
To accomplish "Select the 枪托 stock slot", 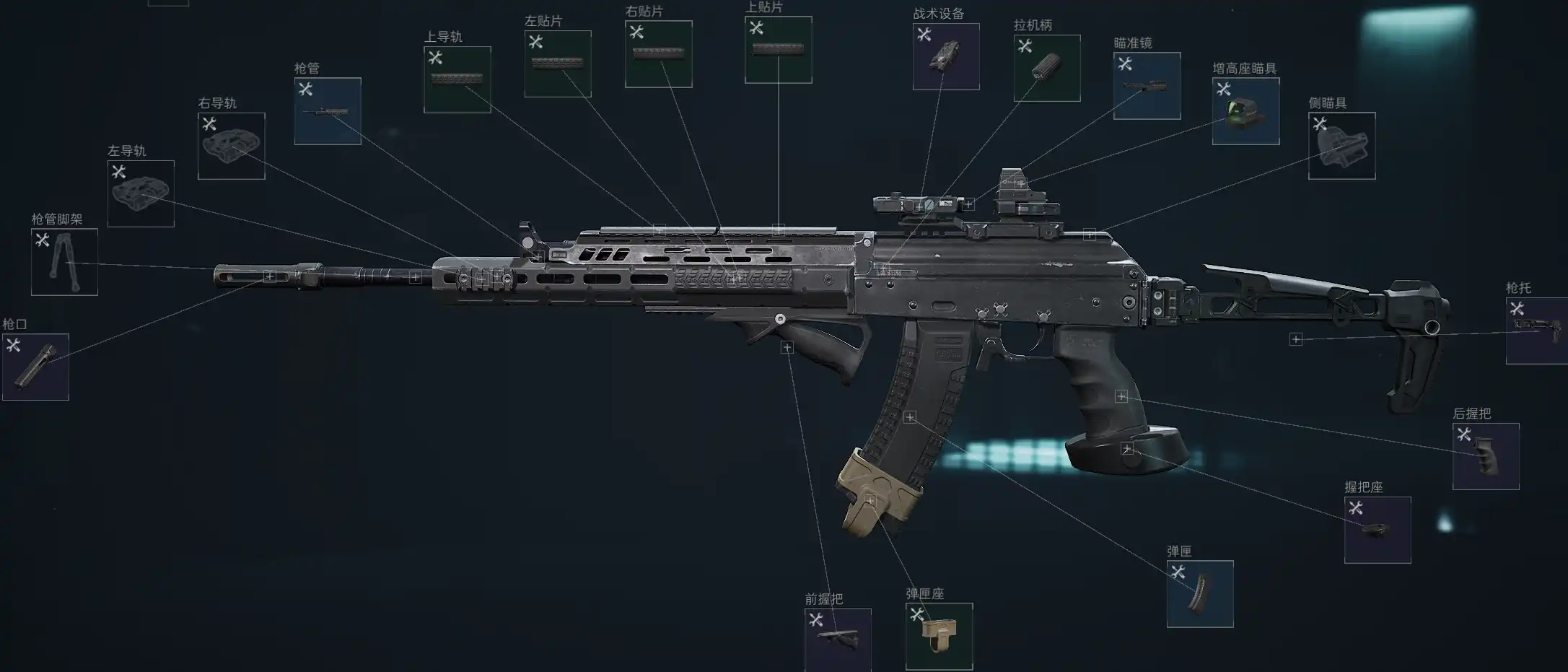I will [x=1537, y=331].
